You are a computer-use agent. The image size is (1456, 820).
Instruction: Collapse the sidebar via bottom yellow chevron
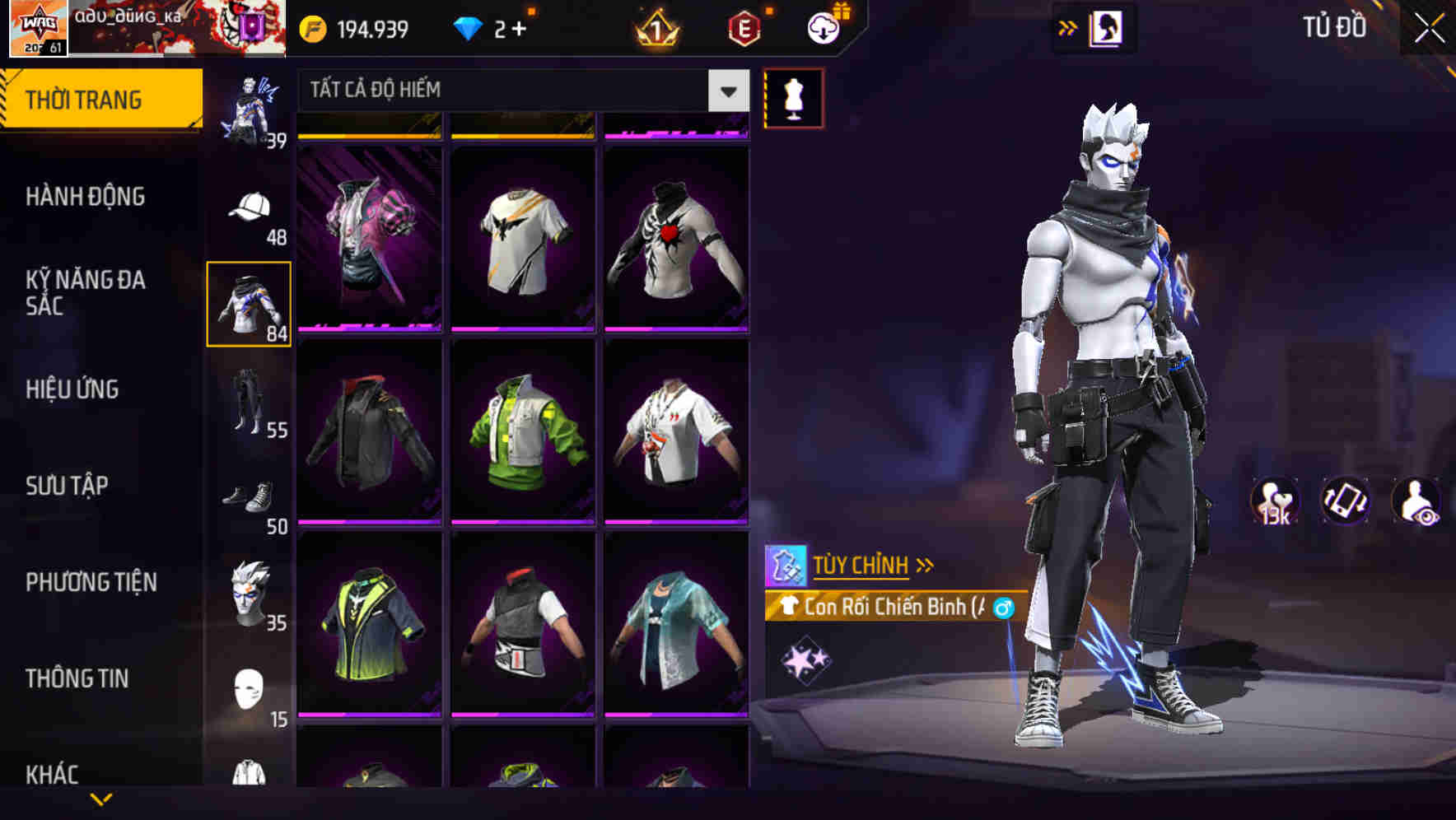click(100, 797)
